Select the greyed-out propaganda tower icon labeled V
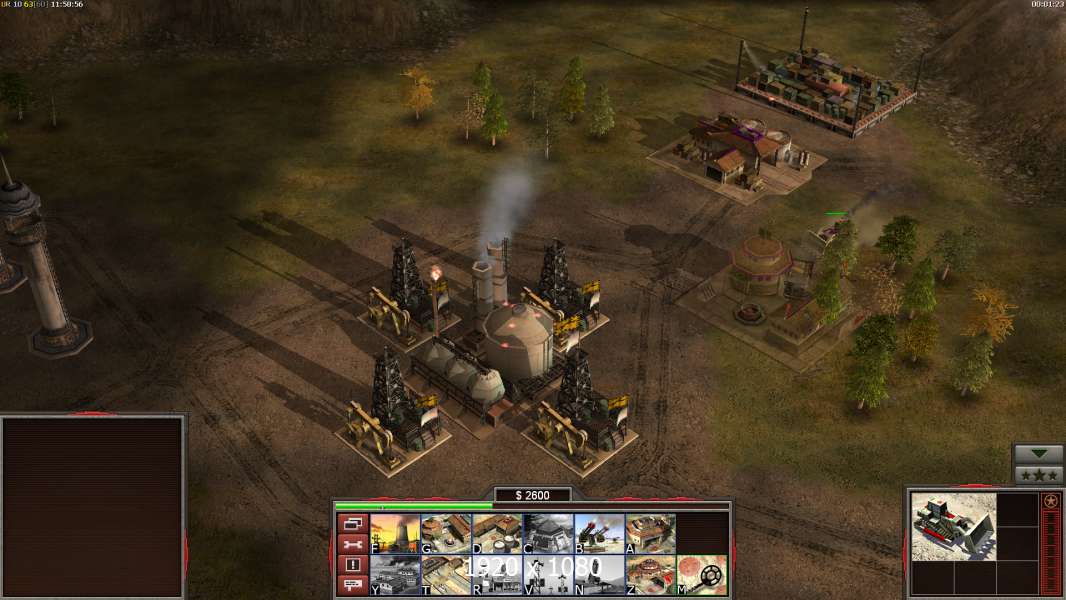This screenshot has width=1066, height=600. (x=548, y=575)
